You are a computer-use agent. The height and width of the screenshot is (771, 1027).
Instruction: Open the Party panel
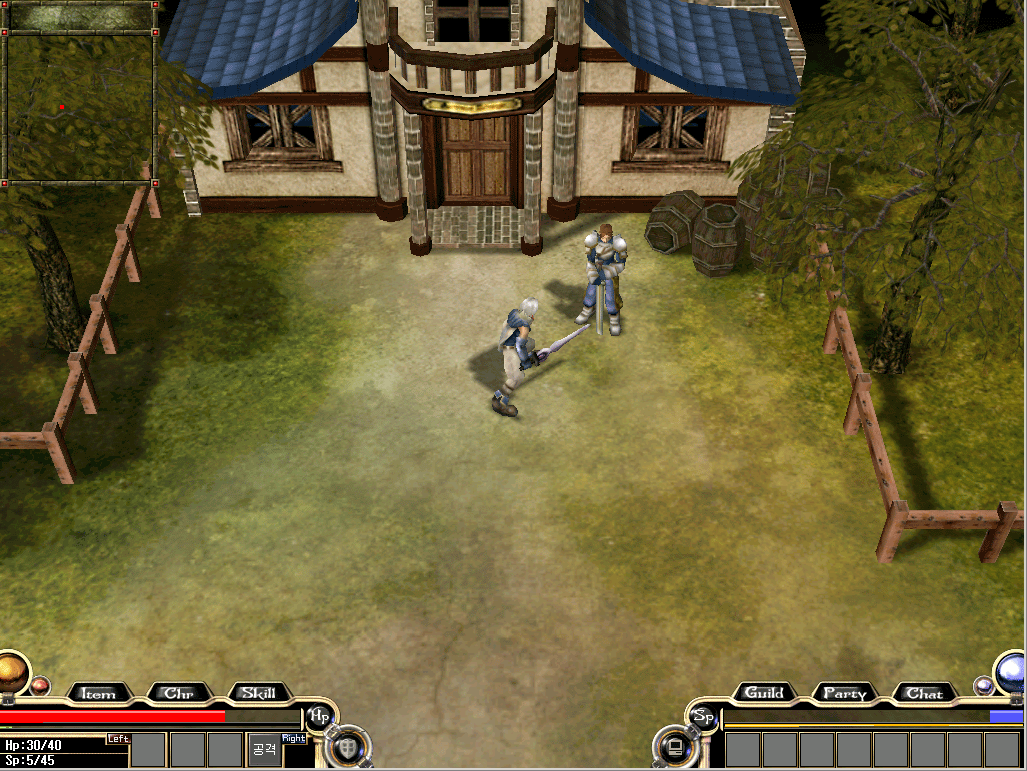(x=844, y=693)
